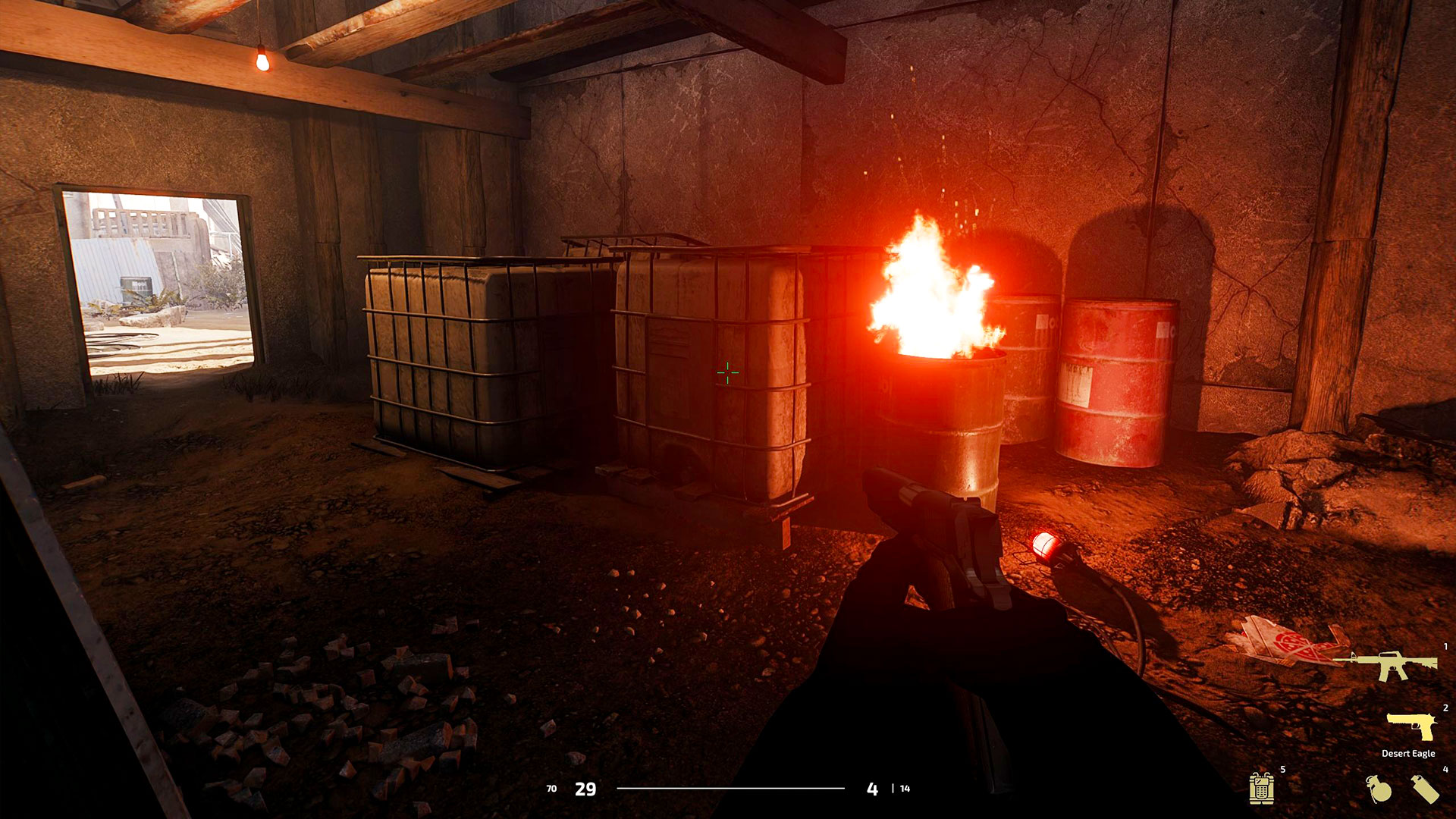Viewport: 1456px width, 819px height.
Task: Choose the Desert Eagle pistol icon
Action: click(1411, 726)
